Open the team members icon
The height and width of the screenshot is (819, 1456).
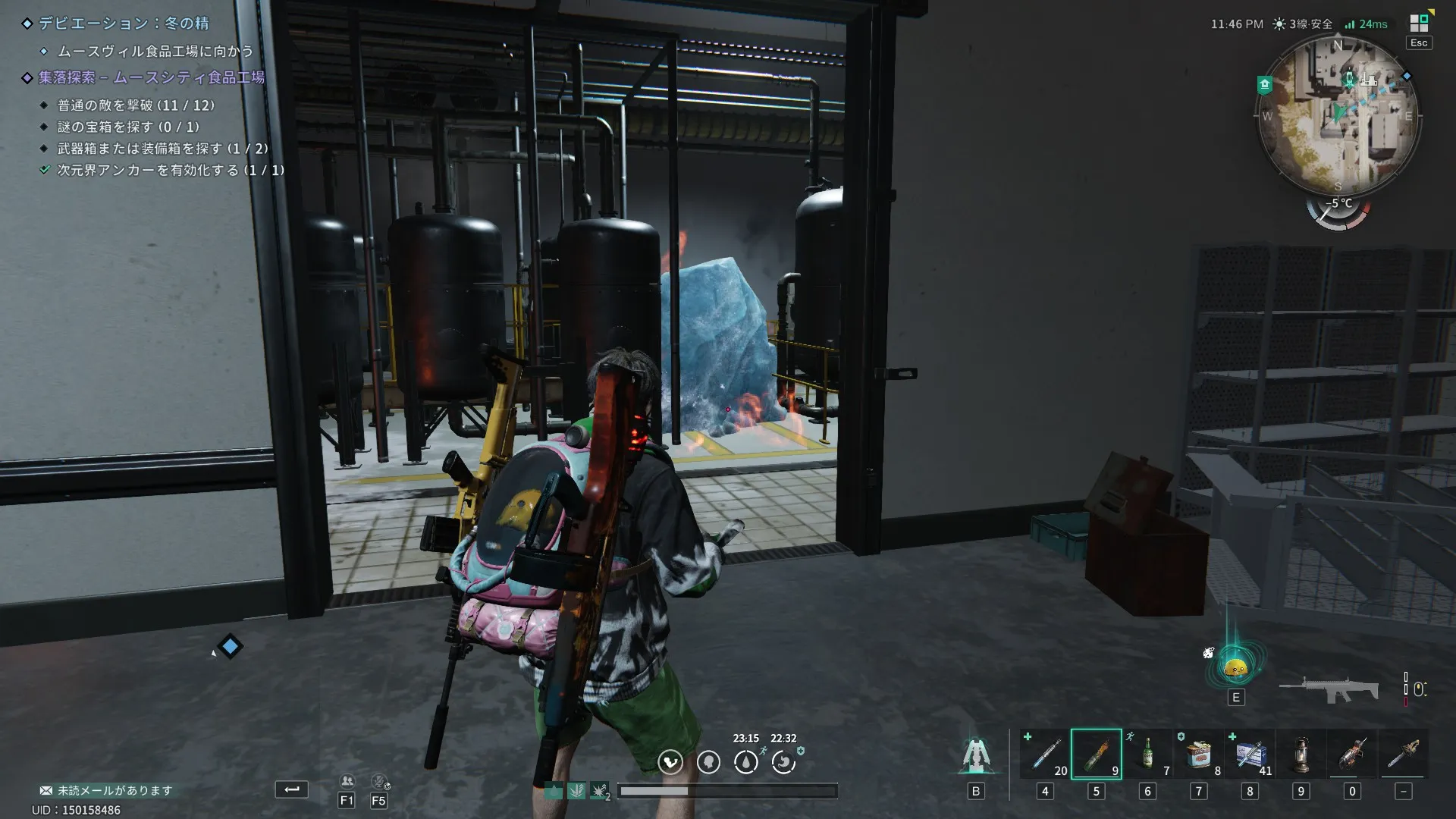pyautogui.click(x=347, y=782)
